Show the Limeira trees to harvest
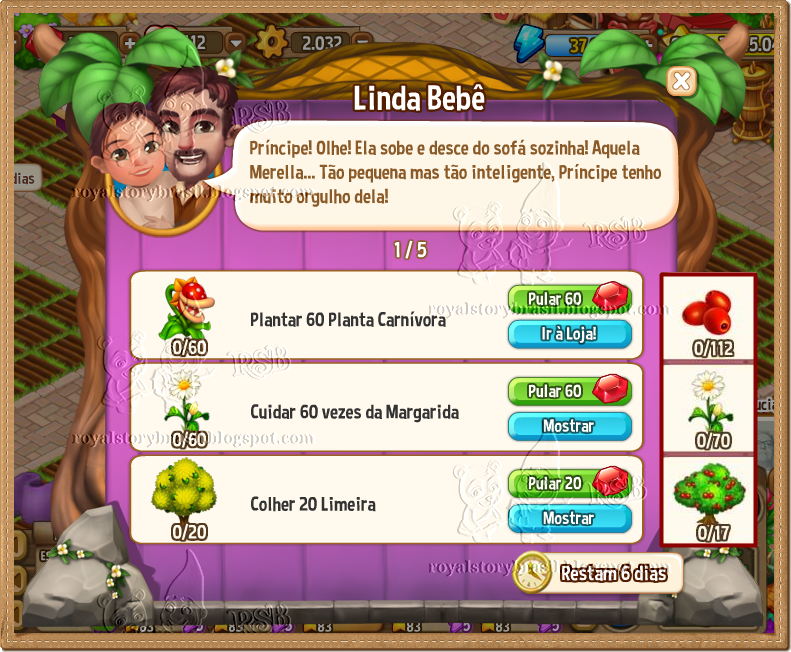The width and height of the screenshot is (791, 652). click(x=569, y=518)
